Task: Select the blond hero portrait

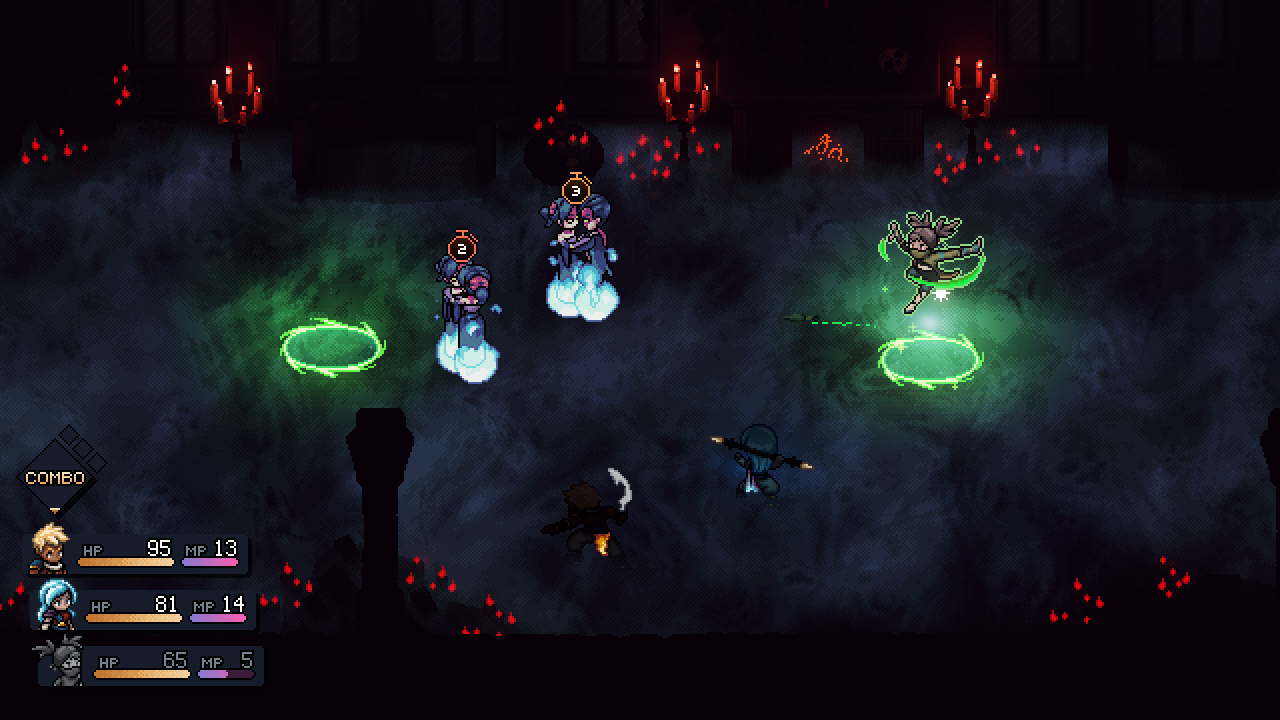Action: [49, 548]
